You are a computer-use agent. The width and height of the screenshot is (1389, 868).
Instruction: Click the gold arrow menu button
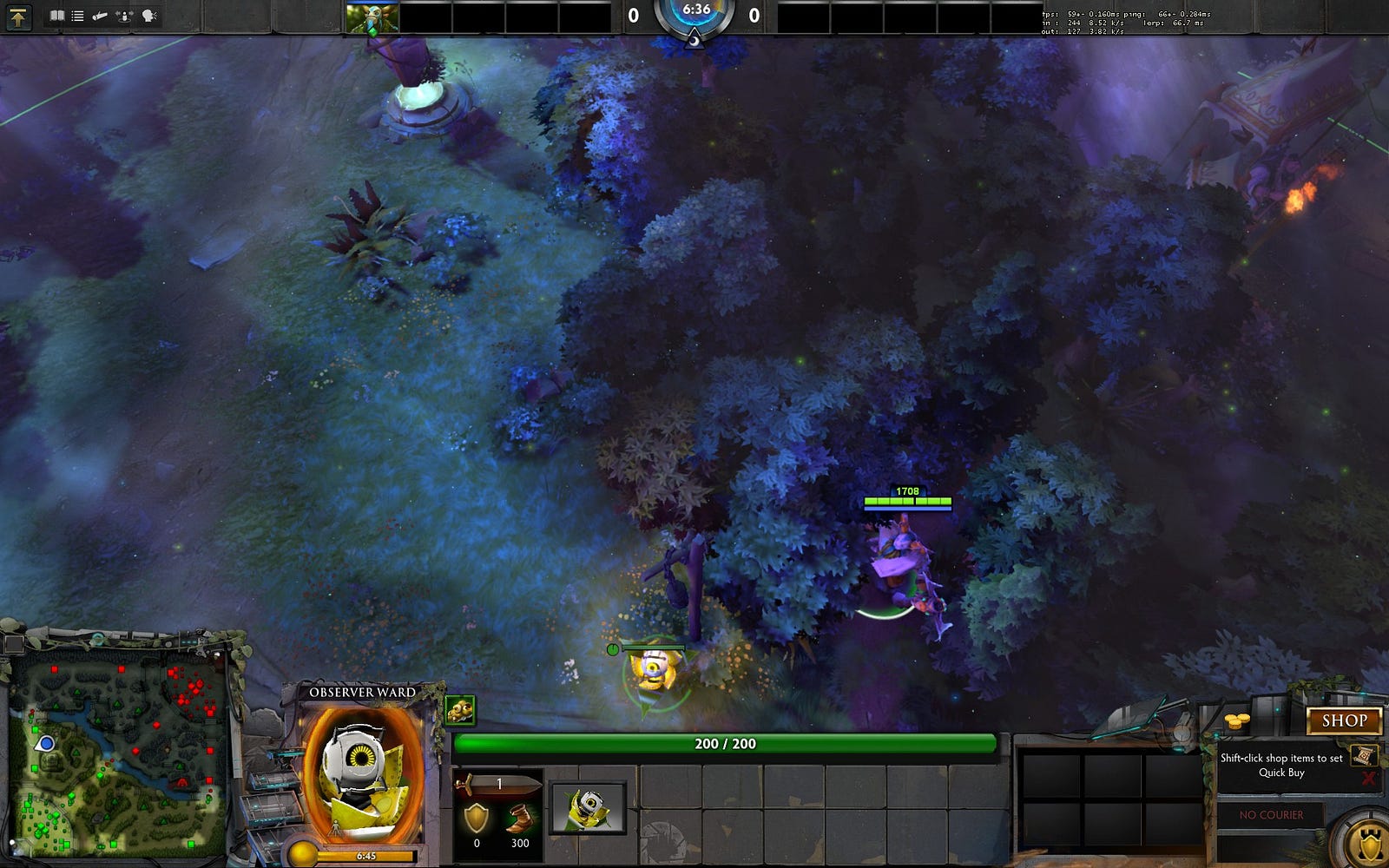pos(18,16)
